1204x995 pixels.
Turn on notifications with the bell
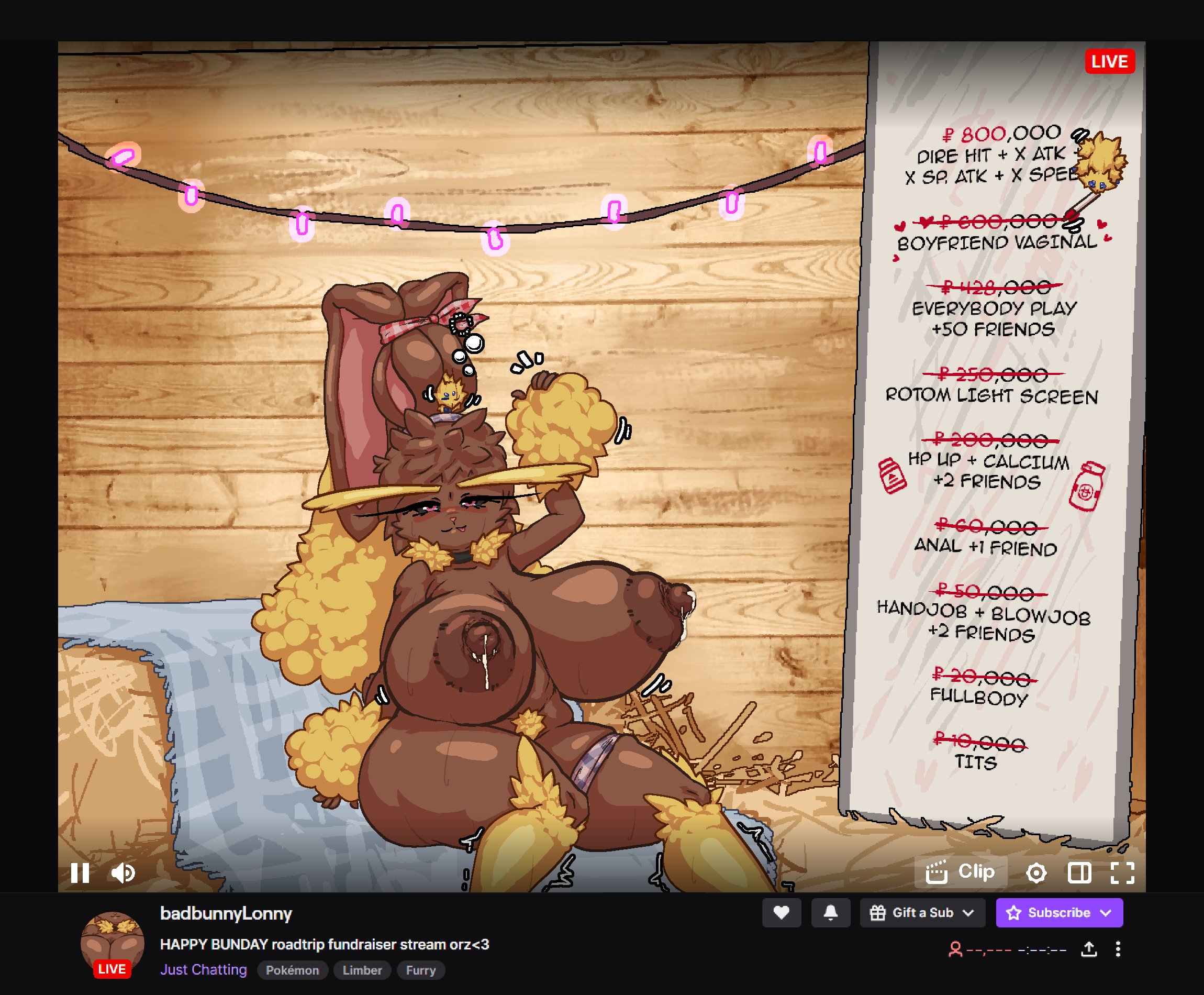pyautogui.click(x=831, y=912)
